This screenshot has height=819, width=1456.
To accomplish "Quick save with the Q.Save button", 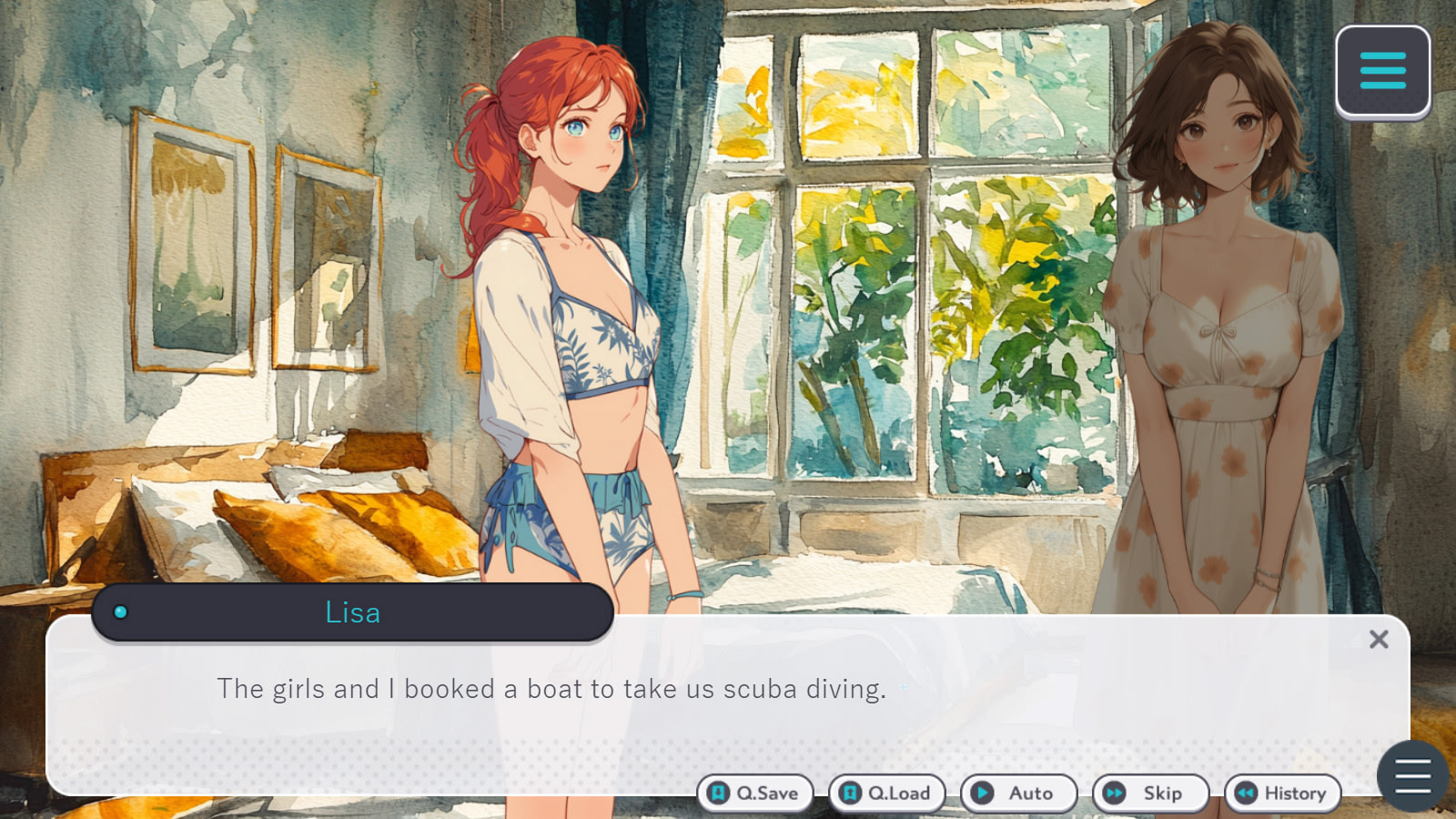I will [x=754, y=793].
